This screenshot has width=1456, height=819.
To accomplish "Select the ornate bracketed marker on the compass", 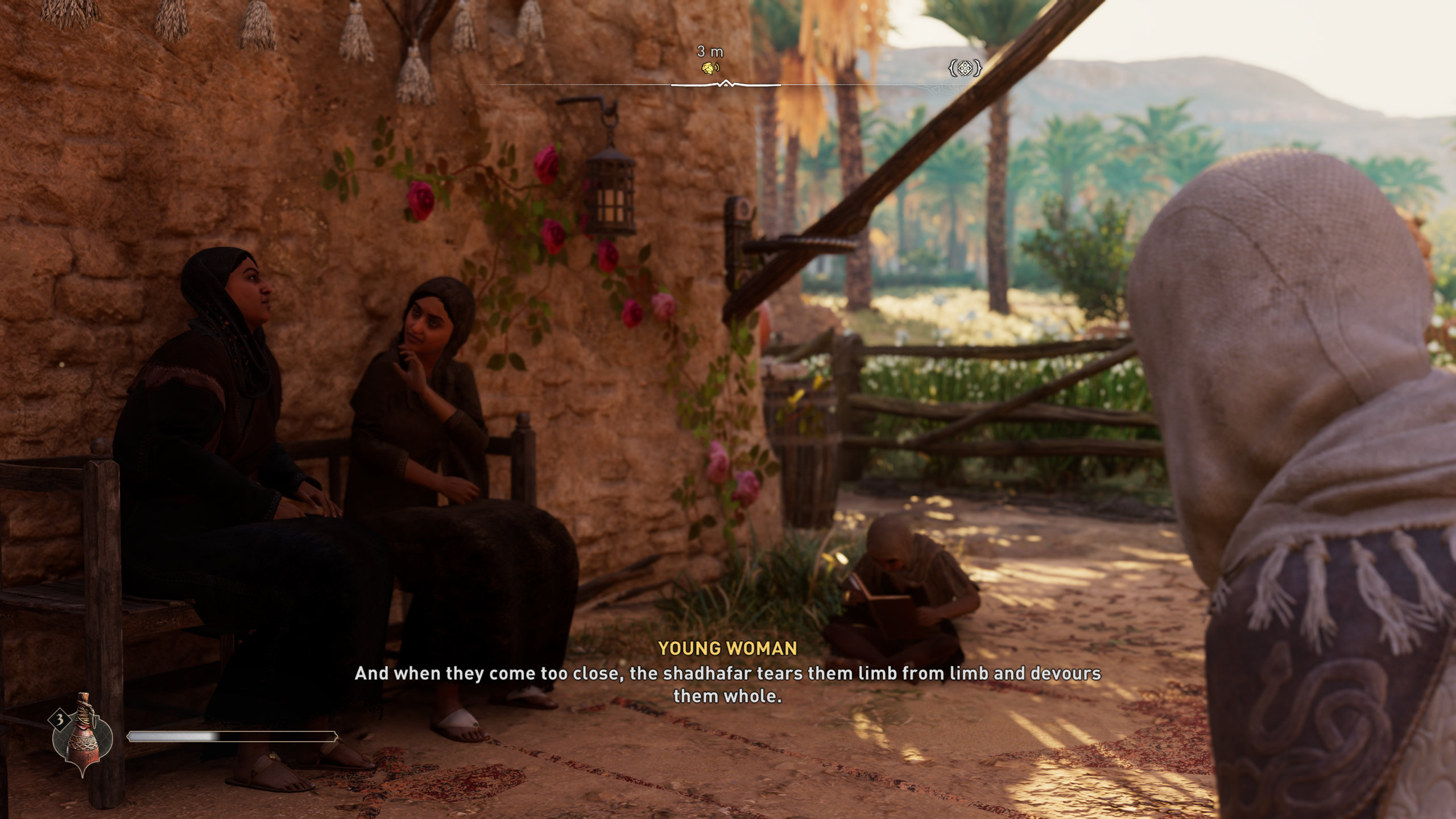I will [965, 69].
